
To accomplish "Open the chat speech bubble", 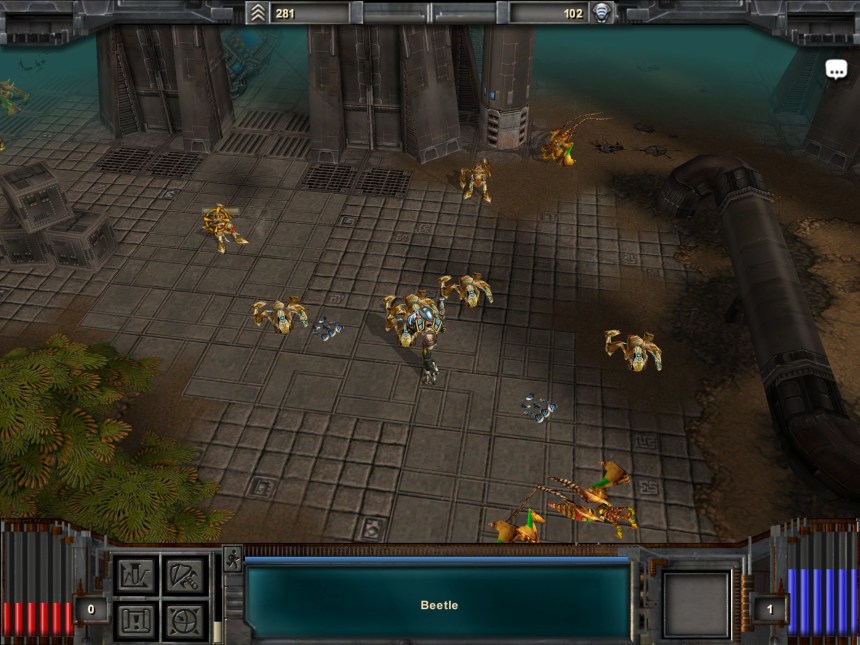I will 836,69.
